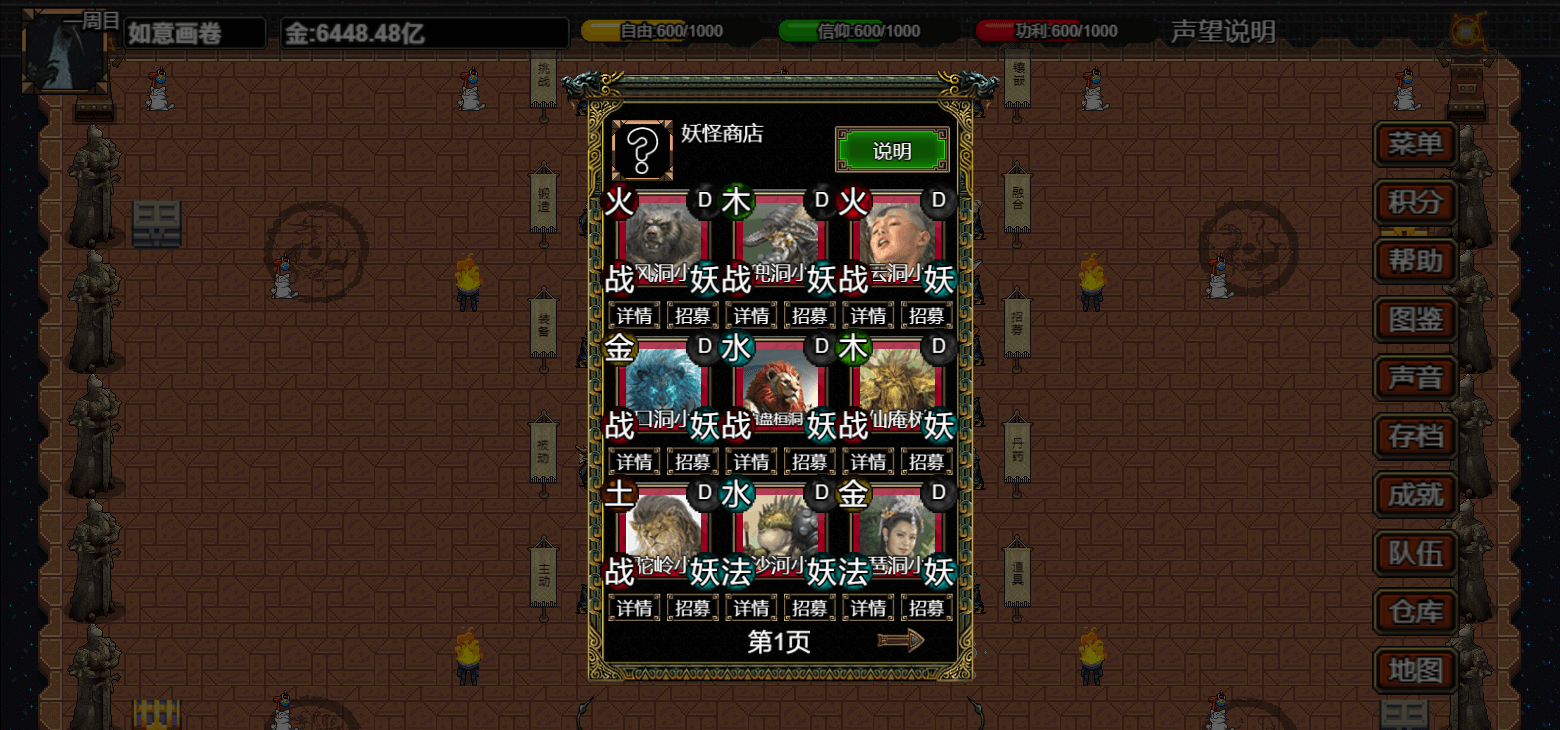The width and height of the screenshot is (1560, 730).
Task: Show the 成就 achievements
Action: 1416,494
